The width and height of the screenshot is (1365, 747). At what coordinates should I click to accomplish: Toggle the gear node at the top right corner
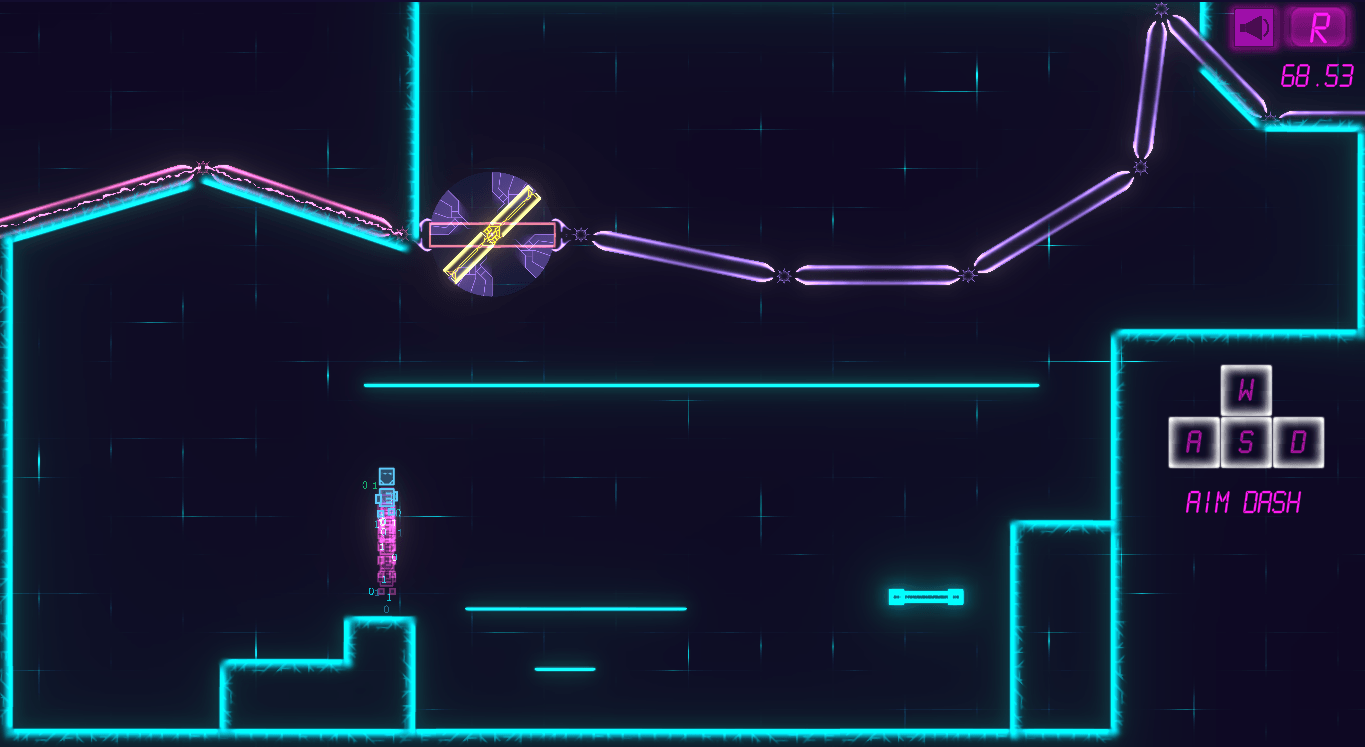coord(1161,10)
